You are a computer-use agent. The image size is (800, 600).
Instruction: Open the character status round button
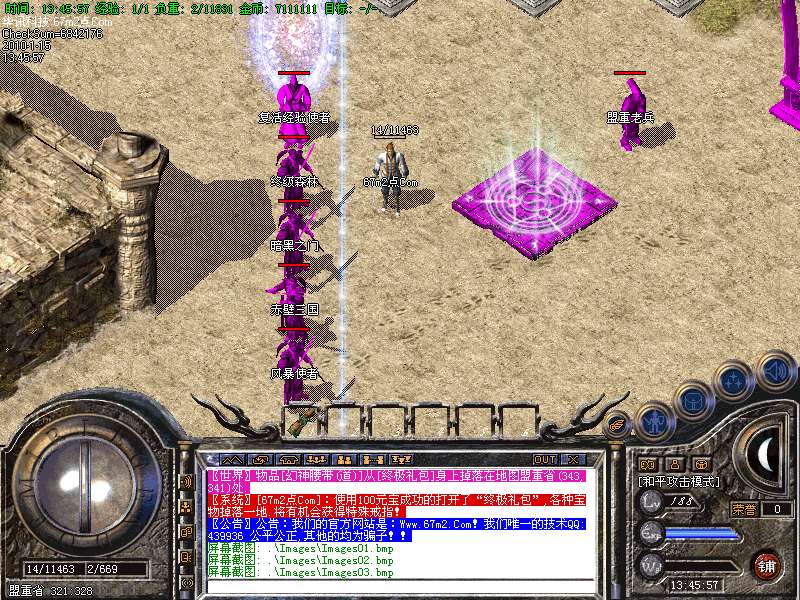click(655, 420)
